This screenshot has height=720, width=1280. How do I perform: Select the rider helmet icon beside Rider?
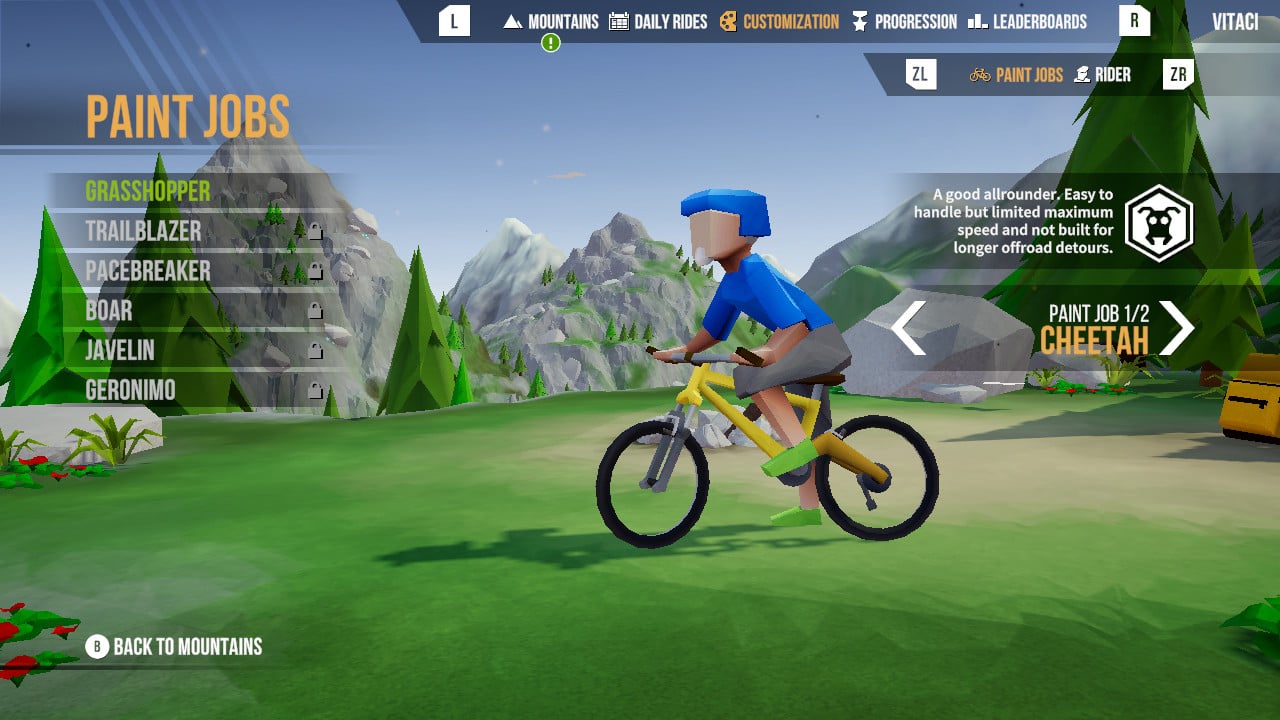(1081, 73)
